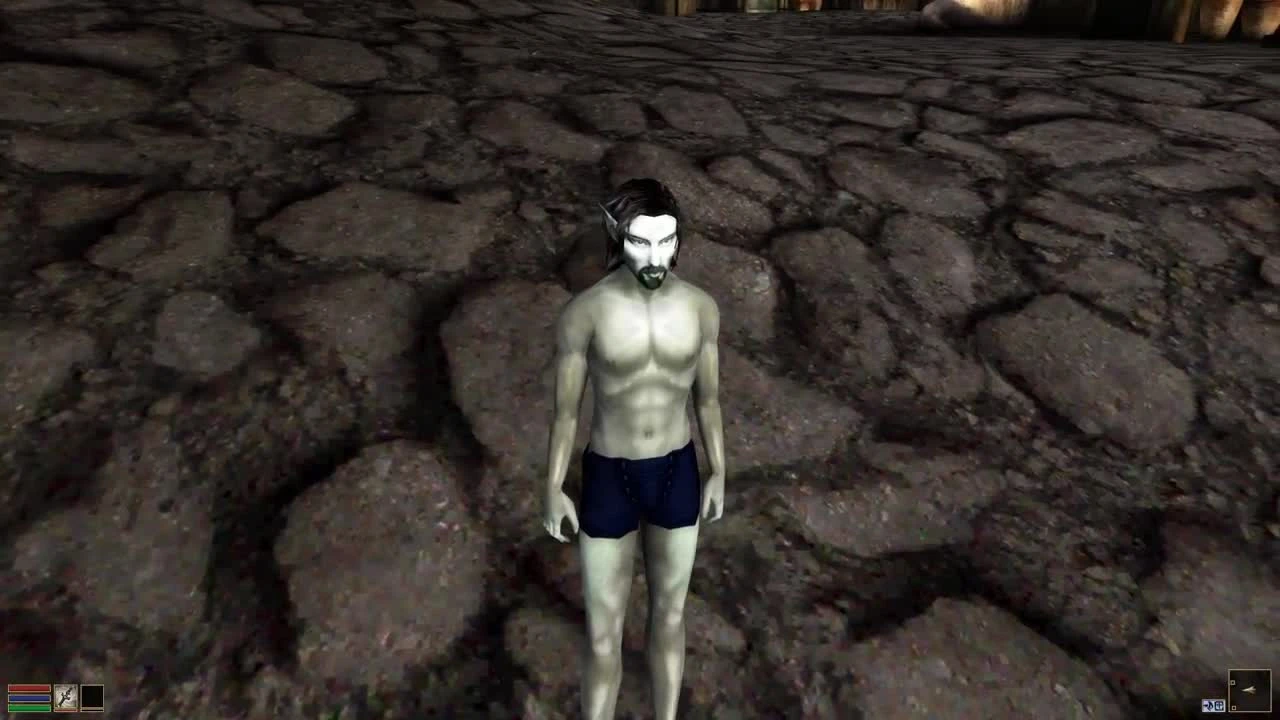Click the red health bar
This screenshot has height=720, width=1280.
pos(29,689)
